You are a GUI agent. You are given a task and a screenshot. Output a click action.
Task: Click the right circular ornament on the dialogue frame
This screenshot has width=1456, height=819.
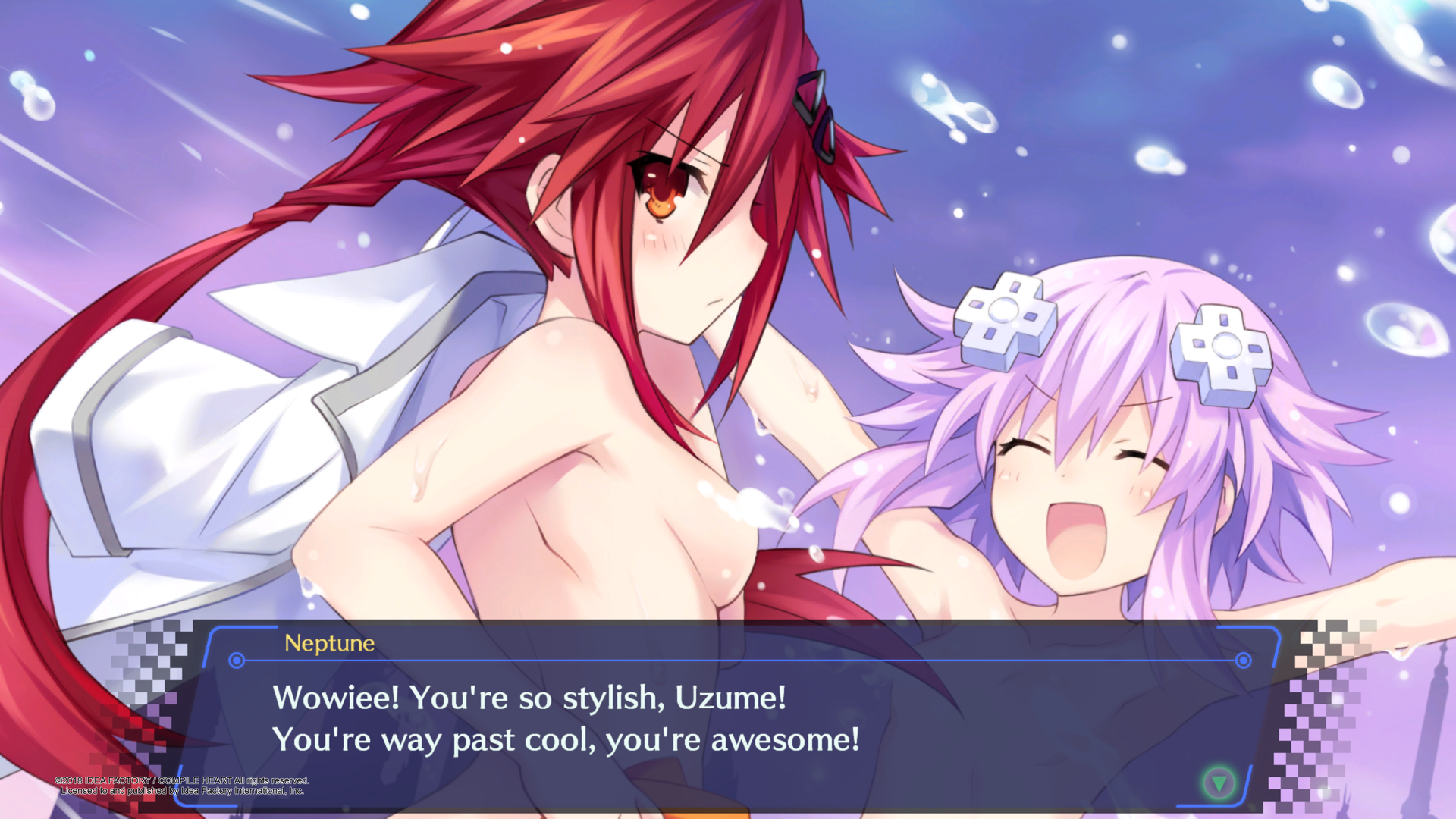(x=1244, y=661)
